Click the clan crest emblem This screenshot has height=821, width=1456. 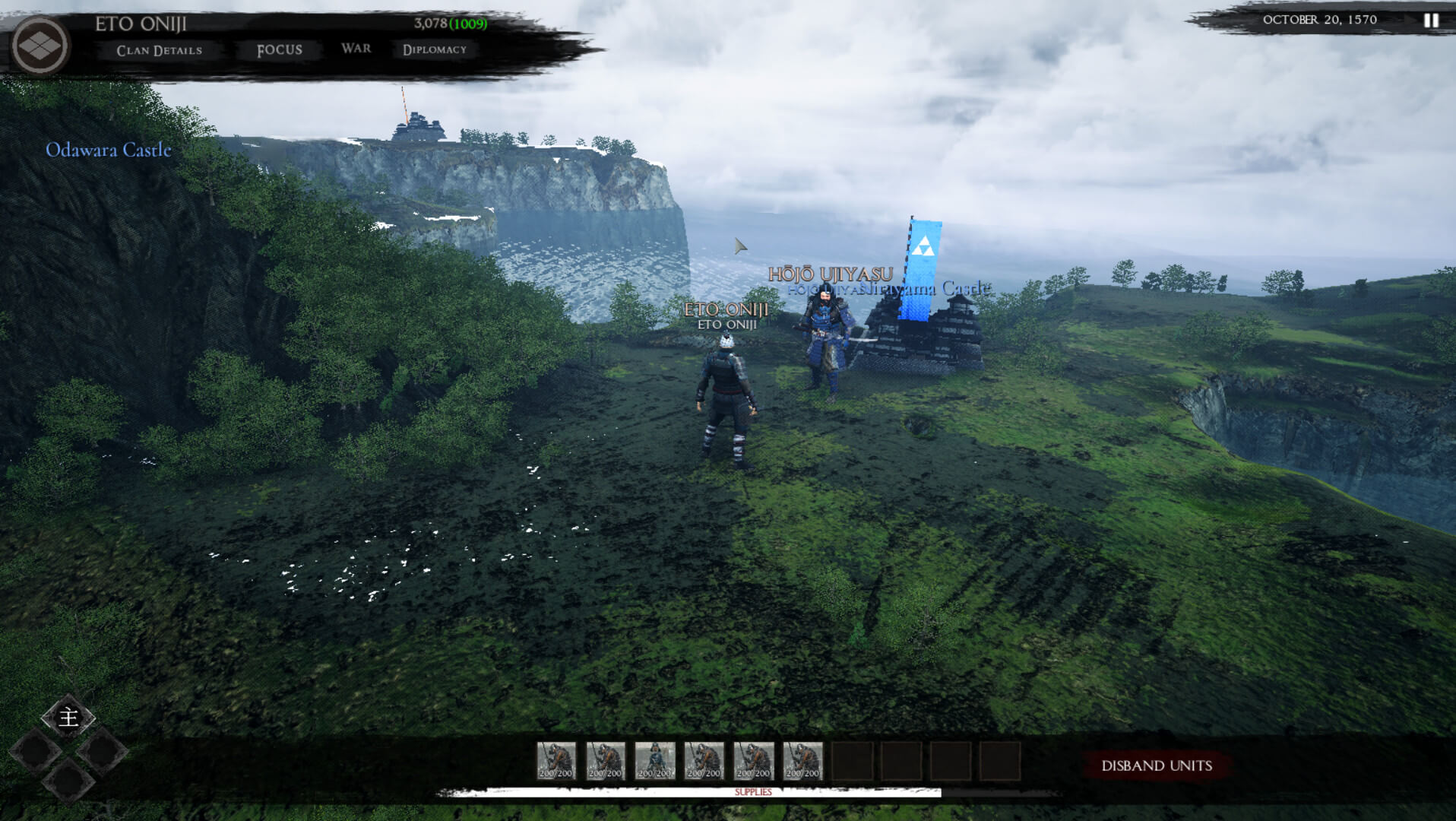40,46
